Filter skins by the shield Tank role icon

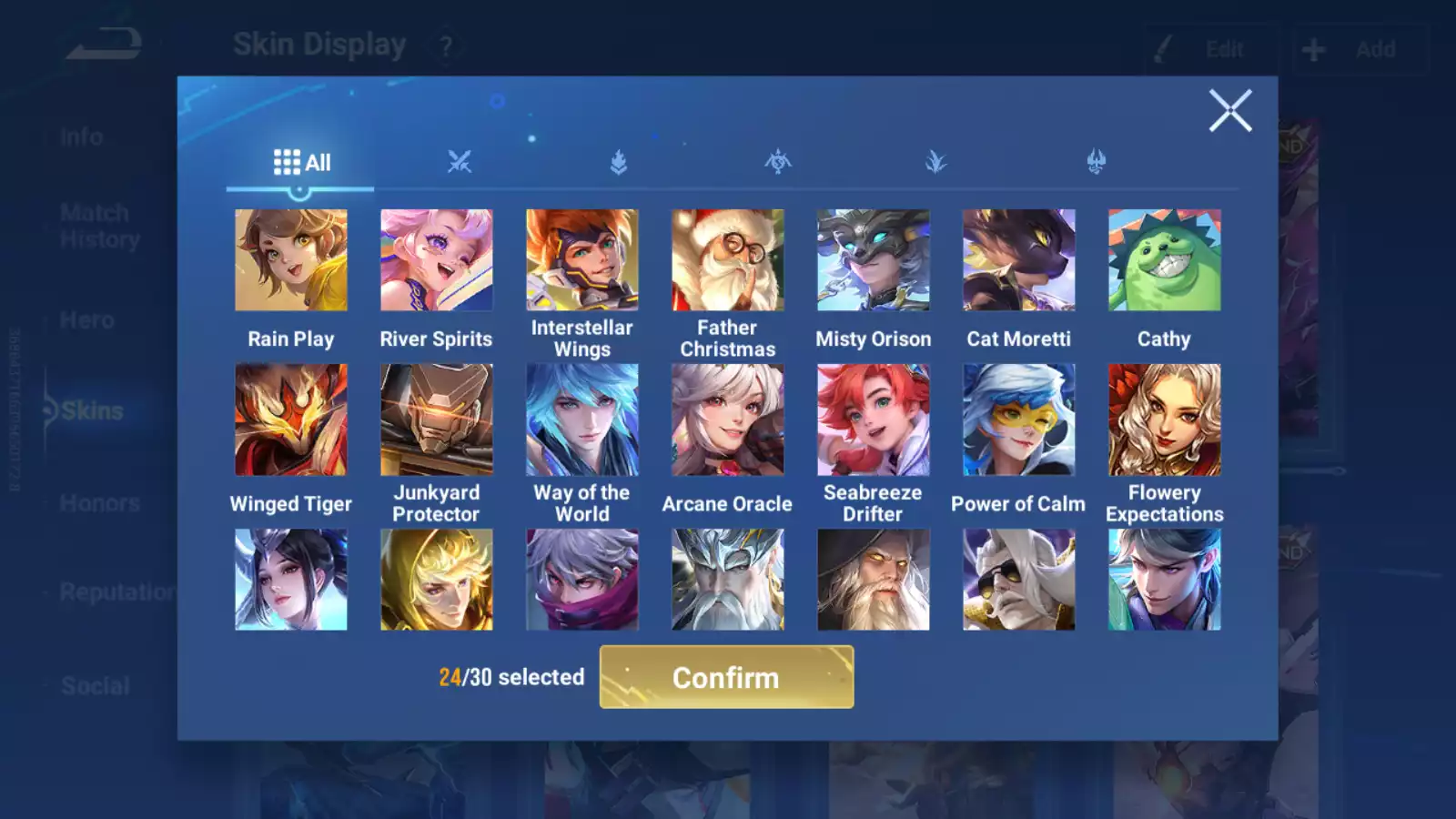(x=619, y=160)
